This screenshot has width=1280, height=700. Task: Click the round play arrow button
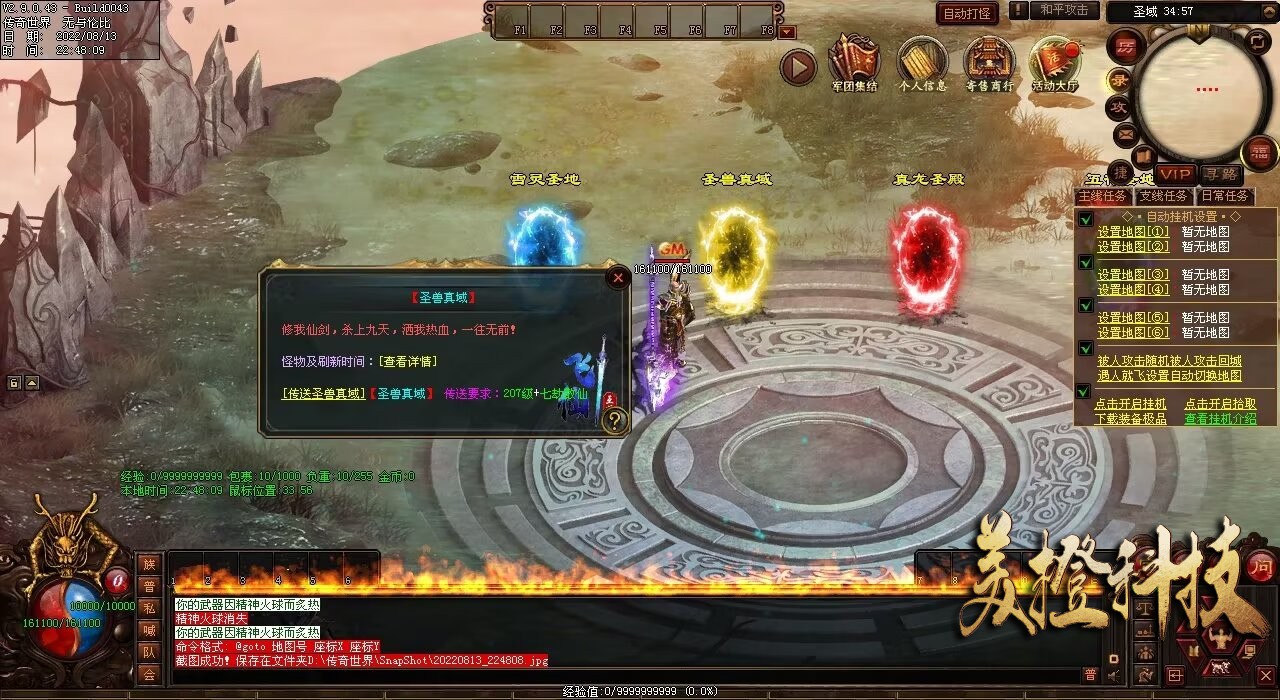798,67
